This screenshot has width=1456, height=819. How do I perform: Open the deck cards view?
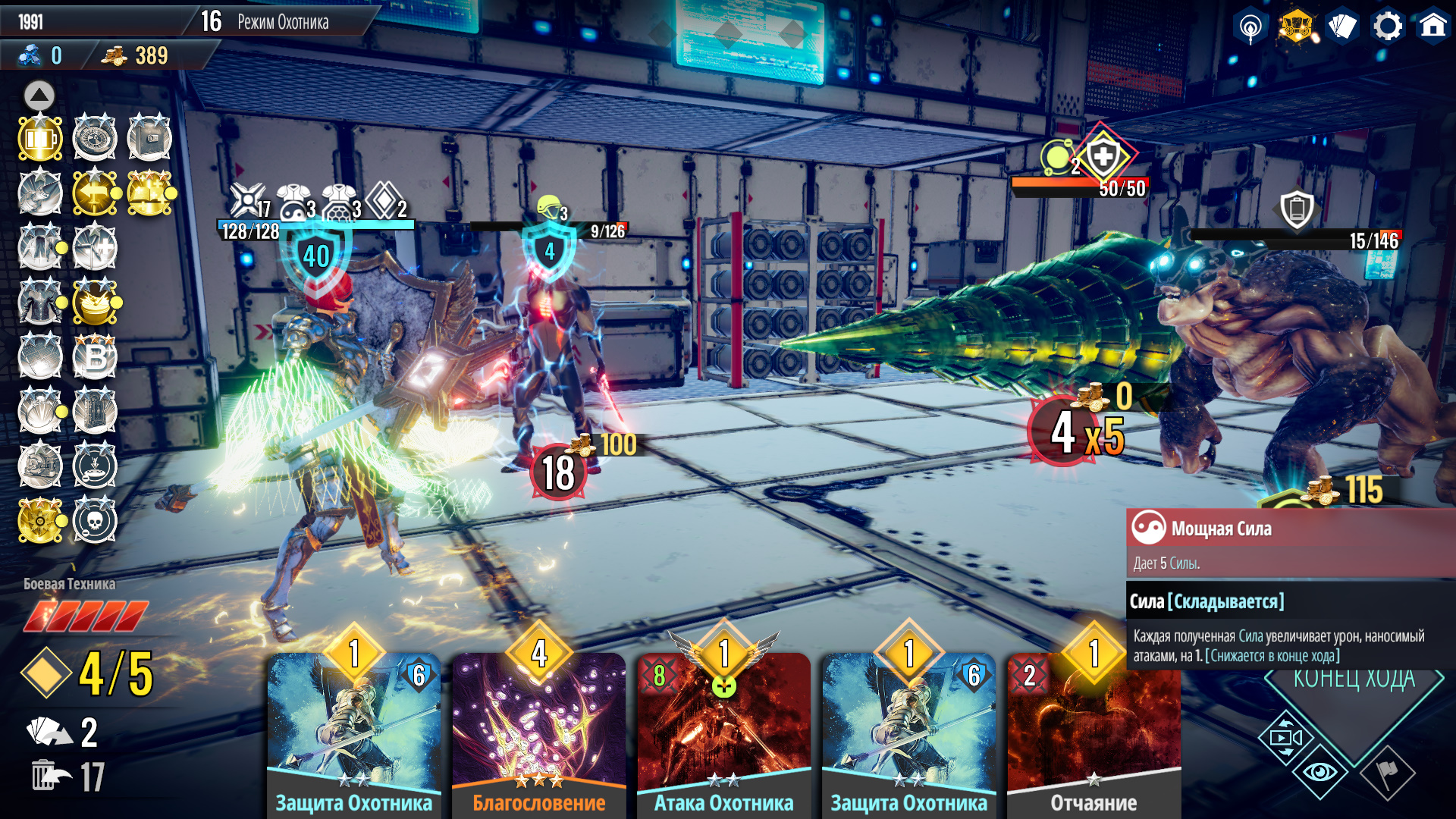point(1341,27)
